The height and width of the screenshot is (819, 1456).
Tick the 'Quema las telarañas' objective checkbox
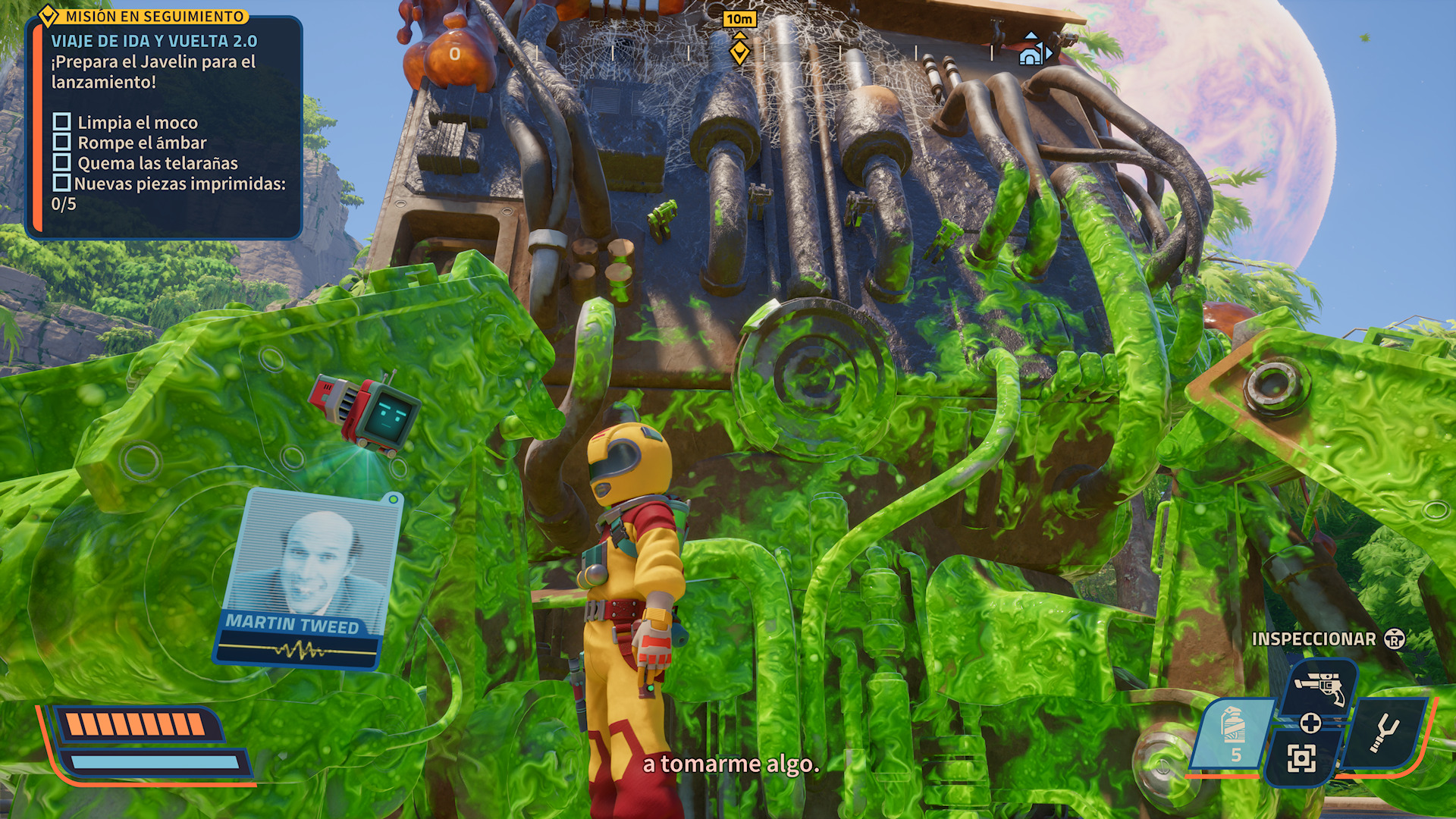point(62,163)
